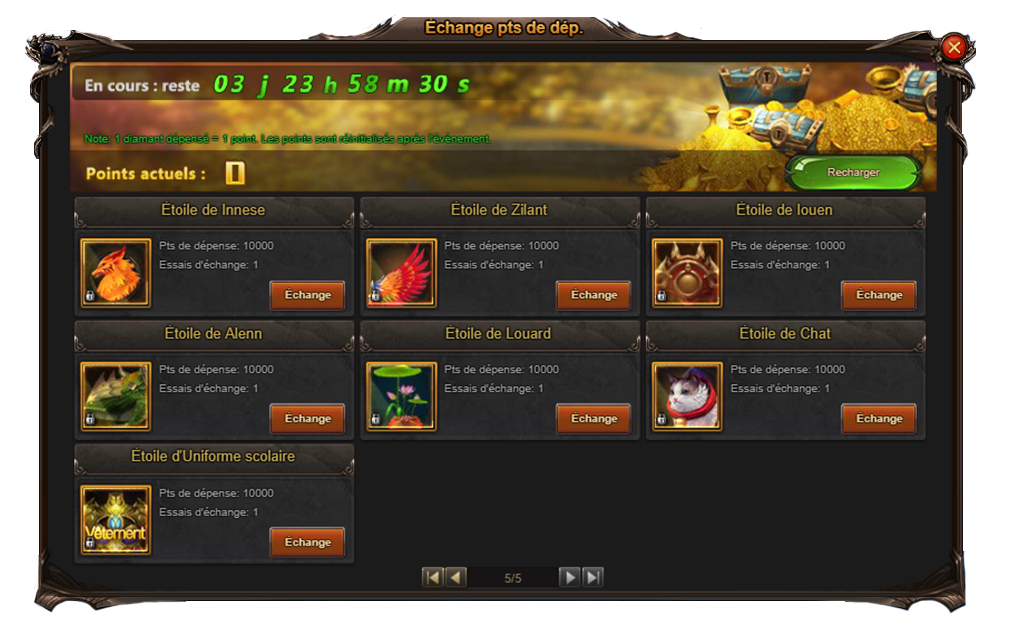1018x630 pixels.
Task: Exchange points for Étoile de Innese
Action: 307,295
